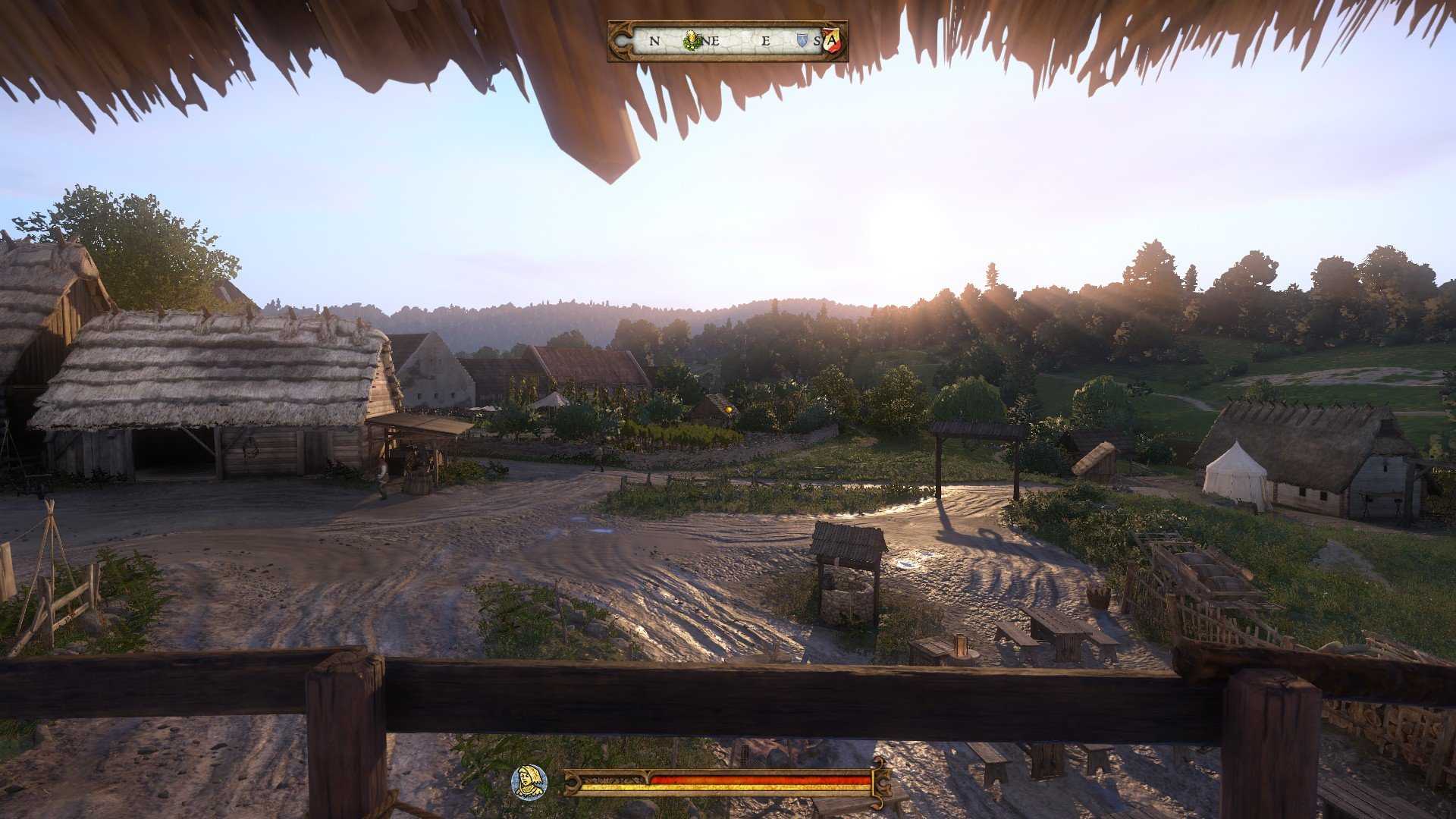Select the green wreath marker on the compass

(691, 41)
